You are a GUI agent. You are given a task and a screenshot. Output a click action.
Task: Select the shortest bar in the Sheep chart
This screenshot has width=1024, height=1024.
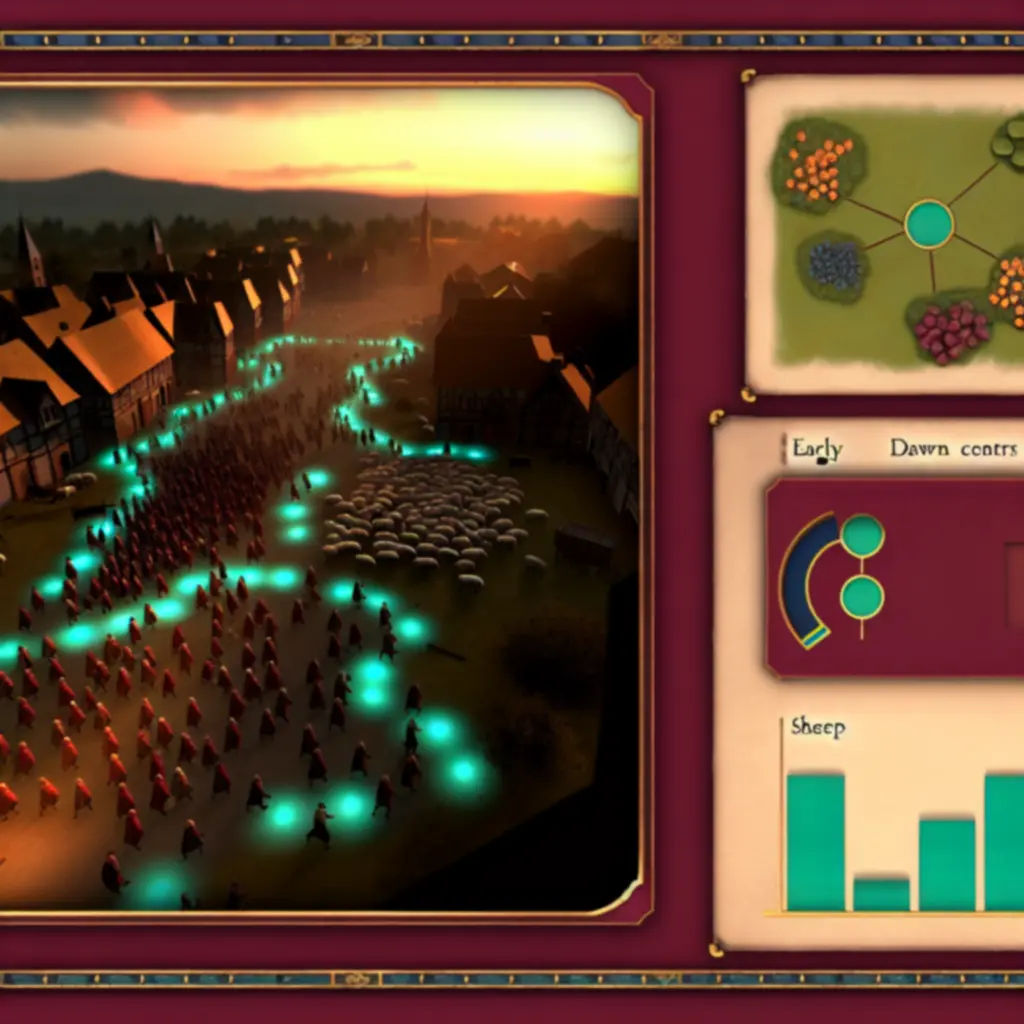click(x=881, y=893)
